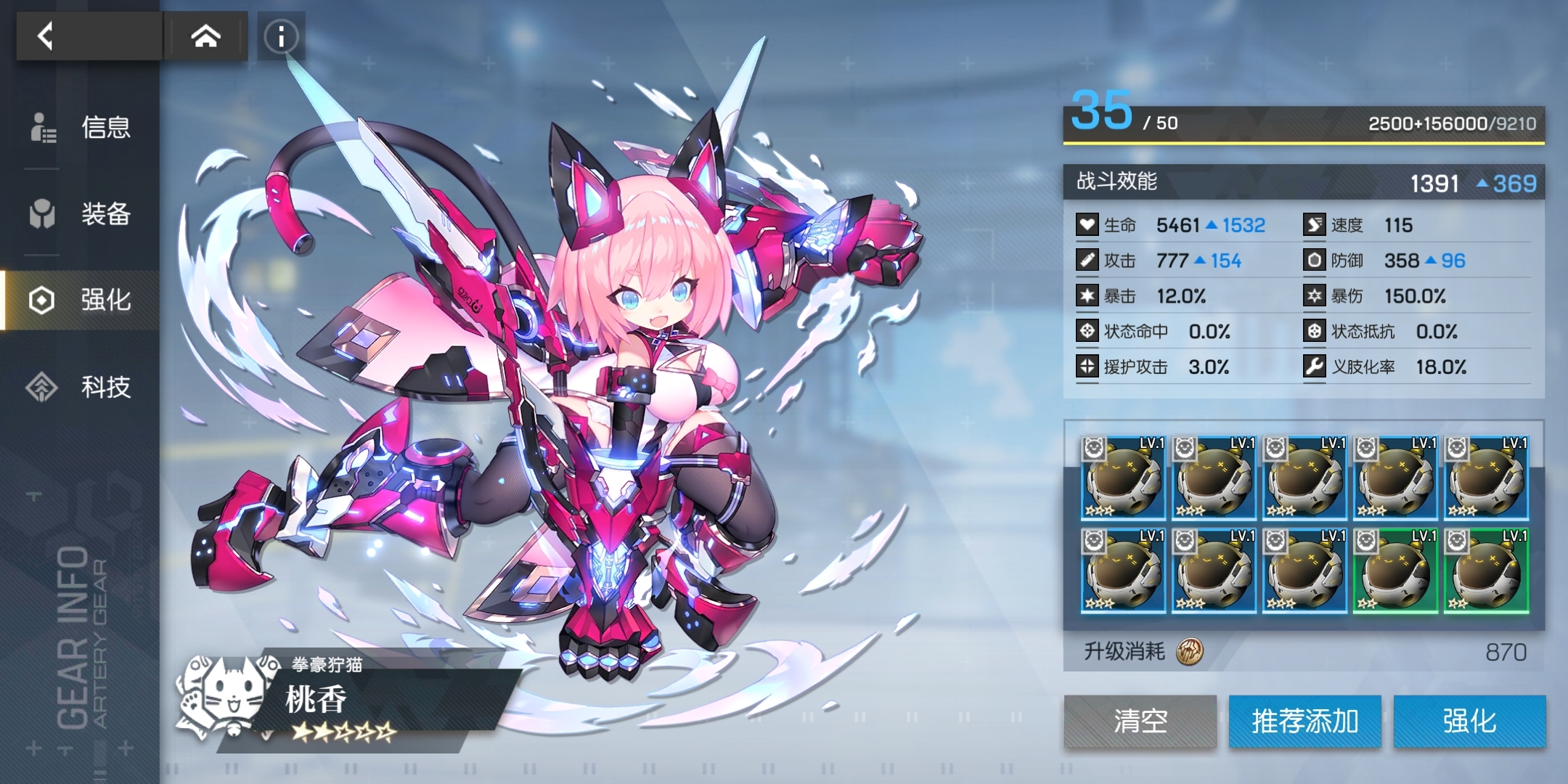Switch to the 信息 tab

81,128
